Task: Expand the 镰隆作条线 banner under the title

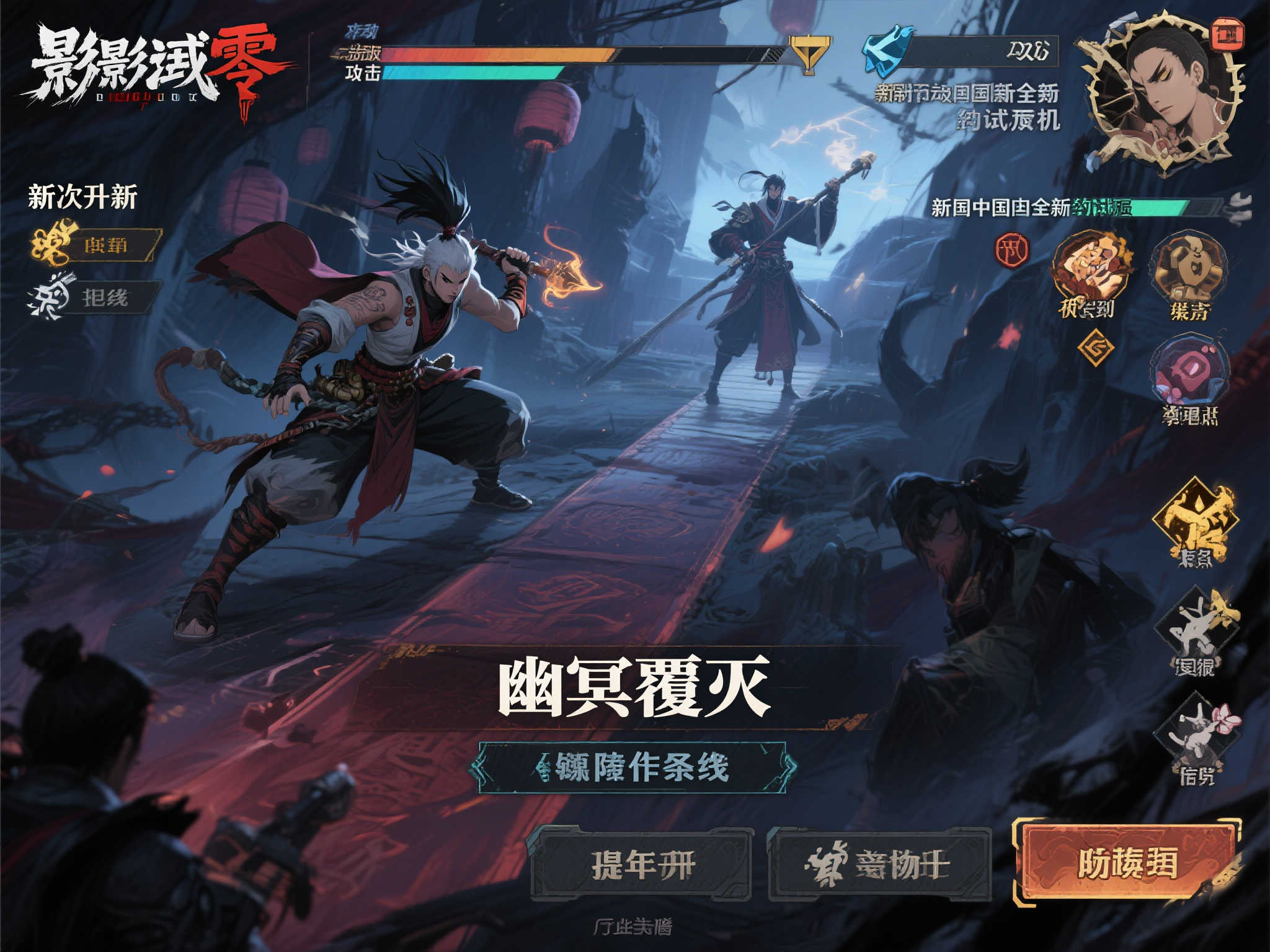Action: (x=635, y=767)
